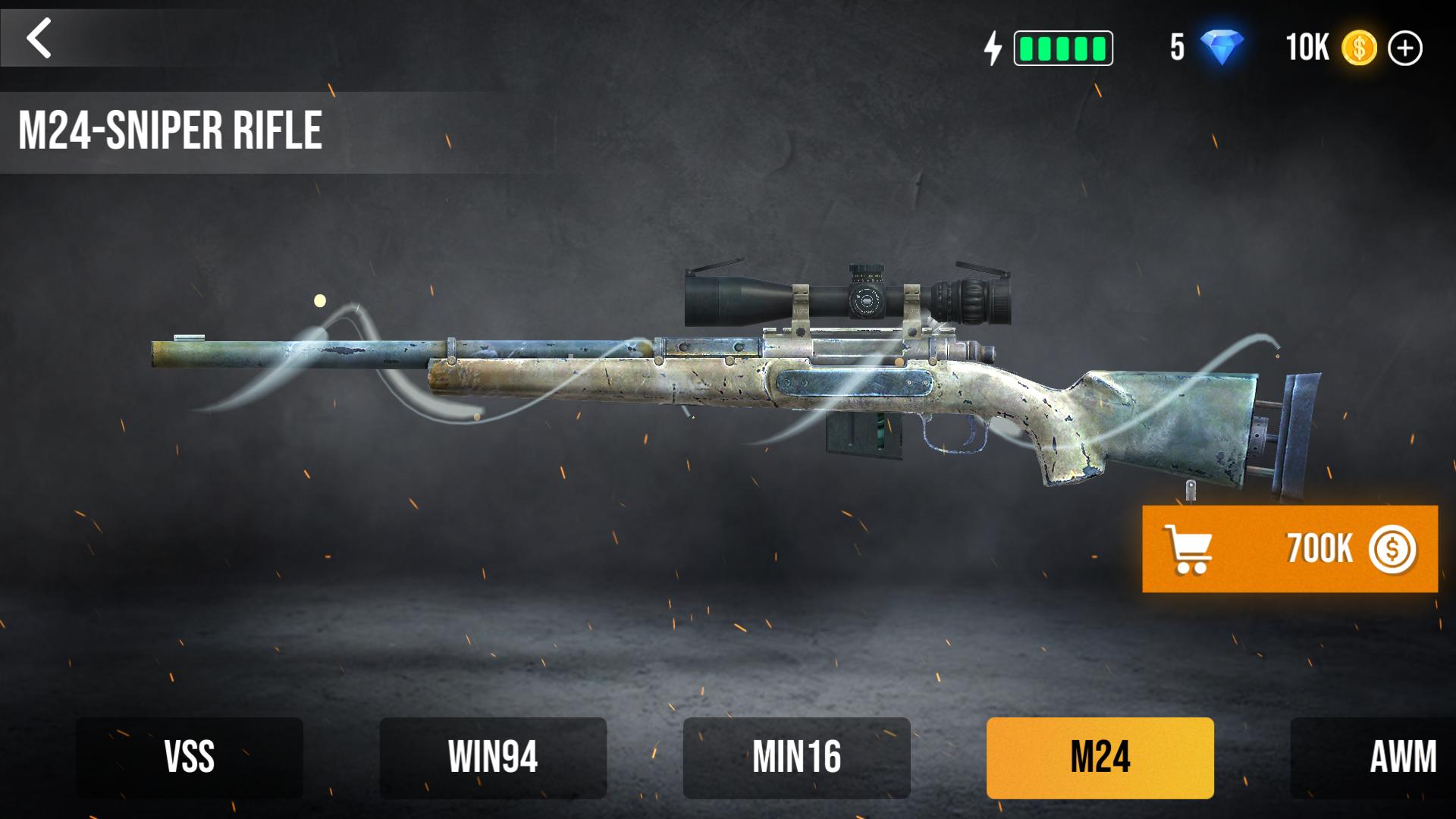Select the VSS weapon tab

click(x=190, y=758)
